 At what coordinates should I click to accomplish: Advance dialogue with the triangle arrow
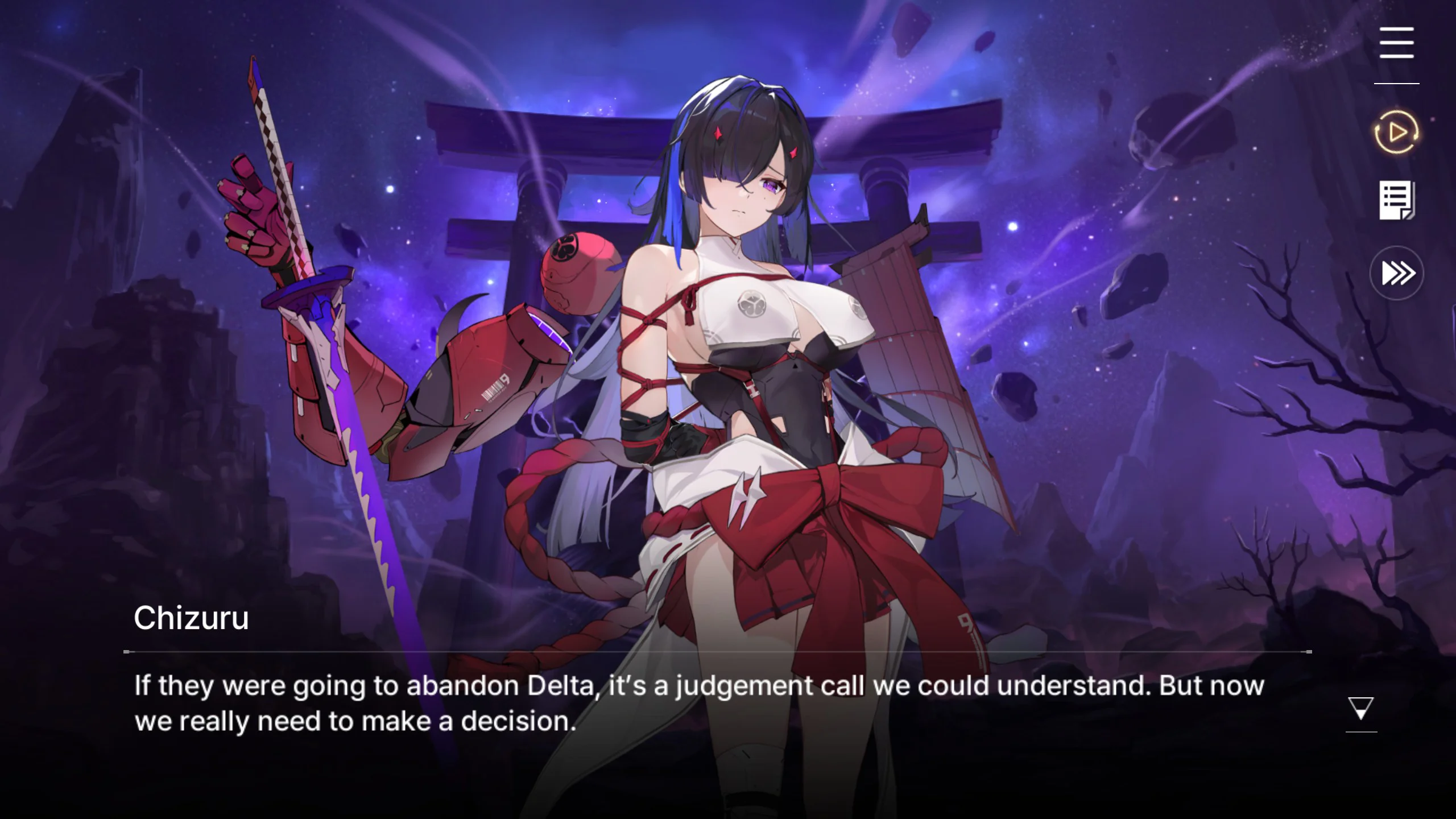point(1361,709)
